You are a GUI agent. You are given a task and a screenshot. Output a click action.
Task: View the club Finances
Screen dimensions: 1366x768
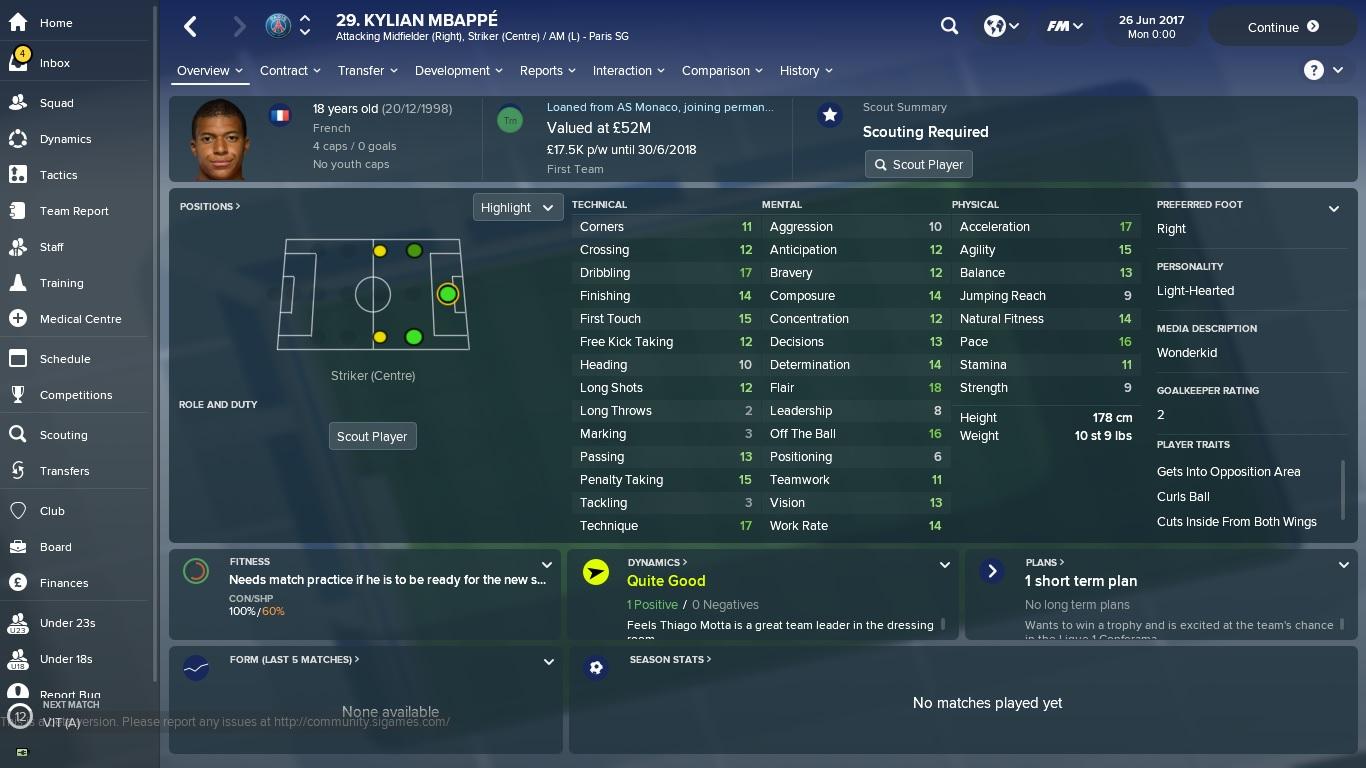point(64,583)
